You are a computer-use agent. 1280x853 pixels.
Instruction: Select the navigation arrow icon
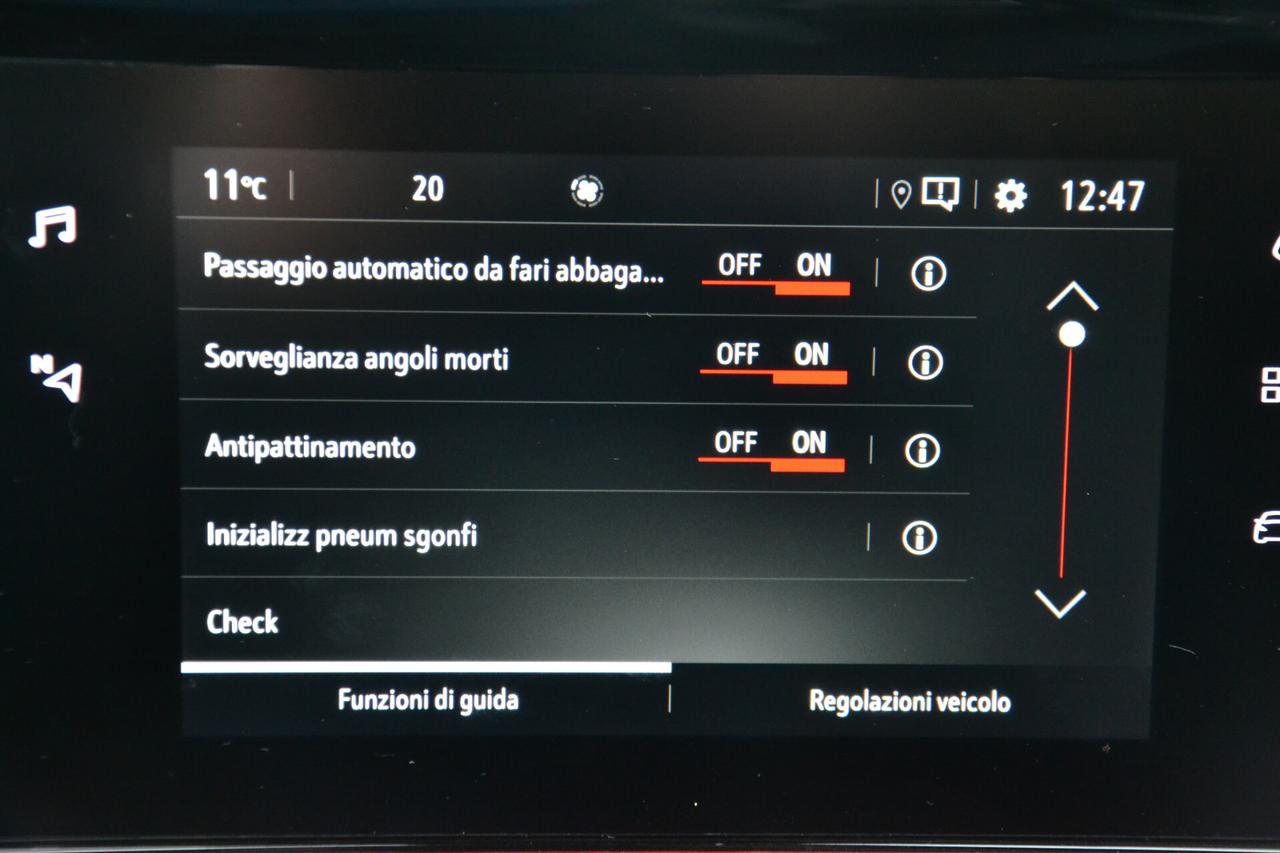(x=55, y=378)
